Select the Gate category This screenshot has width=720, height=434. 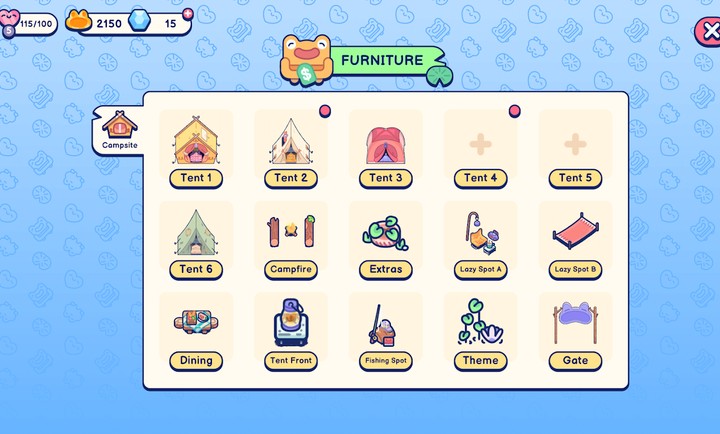pos(575,331)
